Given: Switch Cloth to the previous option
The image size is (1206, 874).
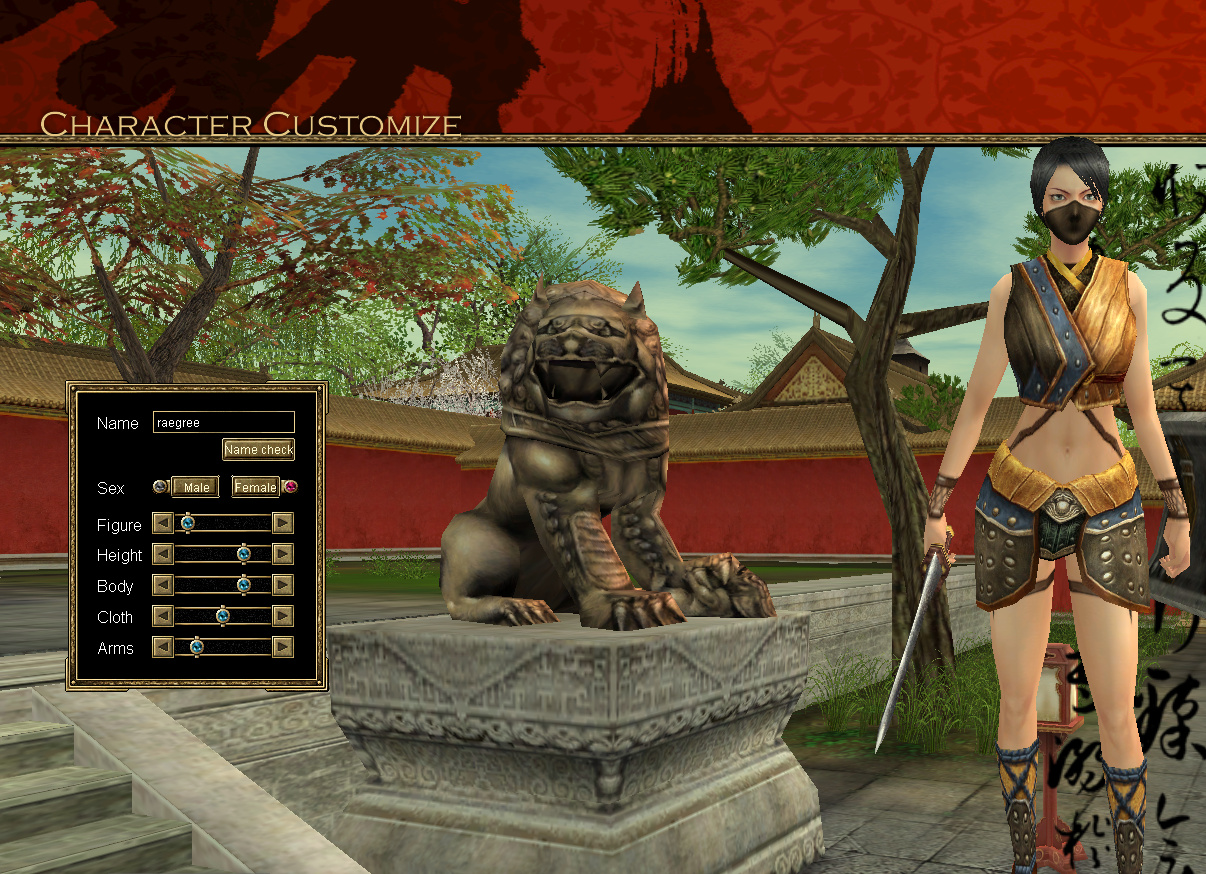Looking at the screenshot, I should pyautogui.click(x=162, y=616).
